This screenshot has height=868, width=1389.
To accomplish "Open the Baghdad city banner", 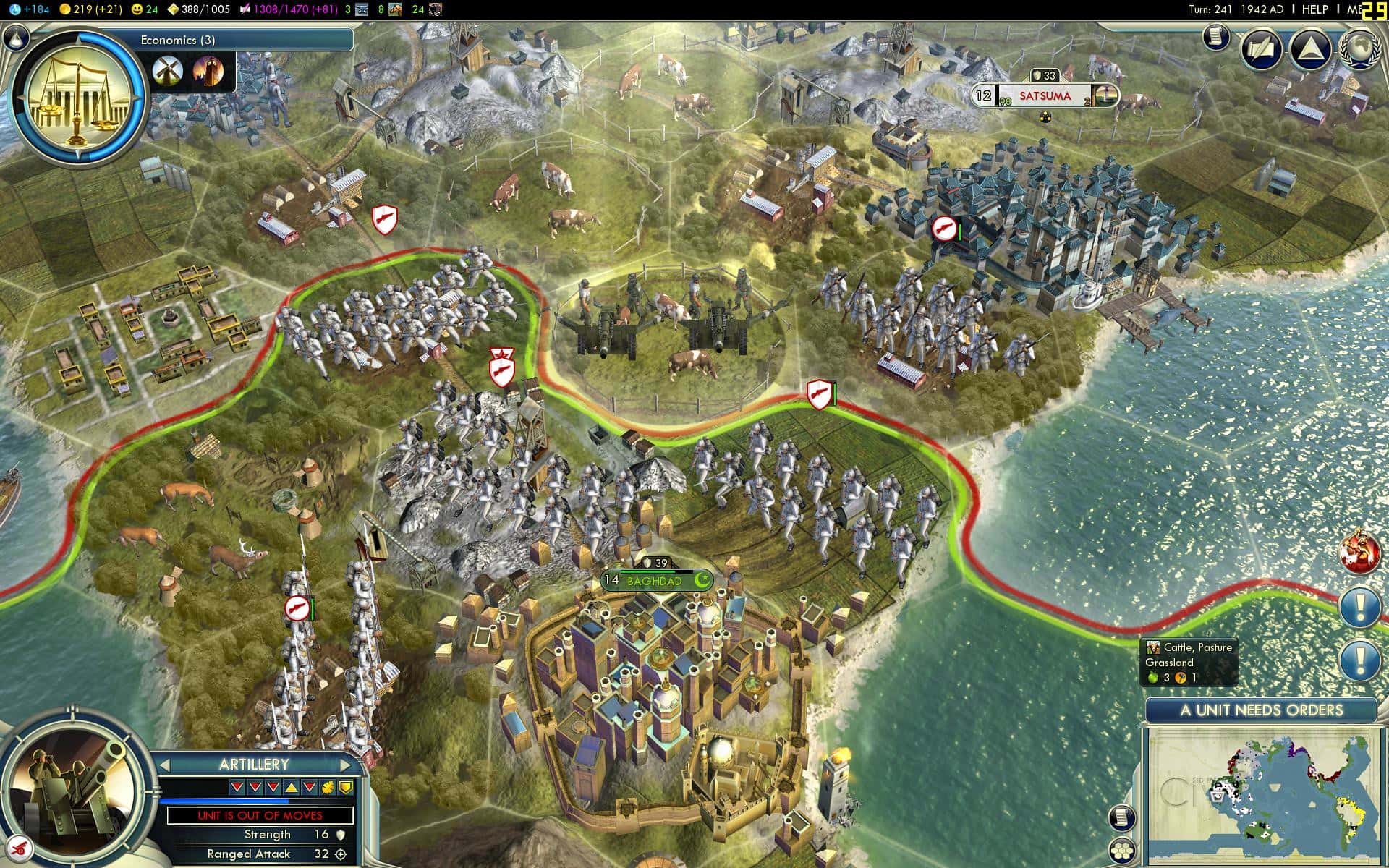I will [655, 580].
